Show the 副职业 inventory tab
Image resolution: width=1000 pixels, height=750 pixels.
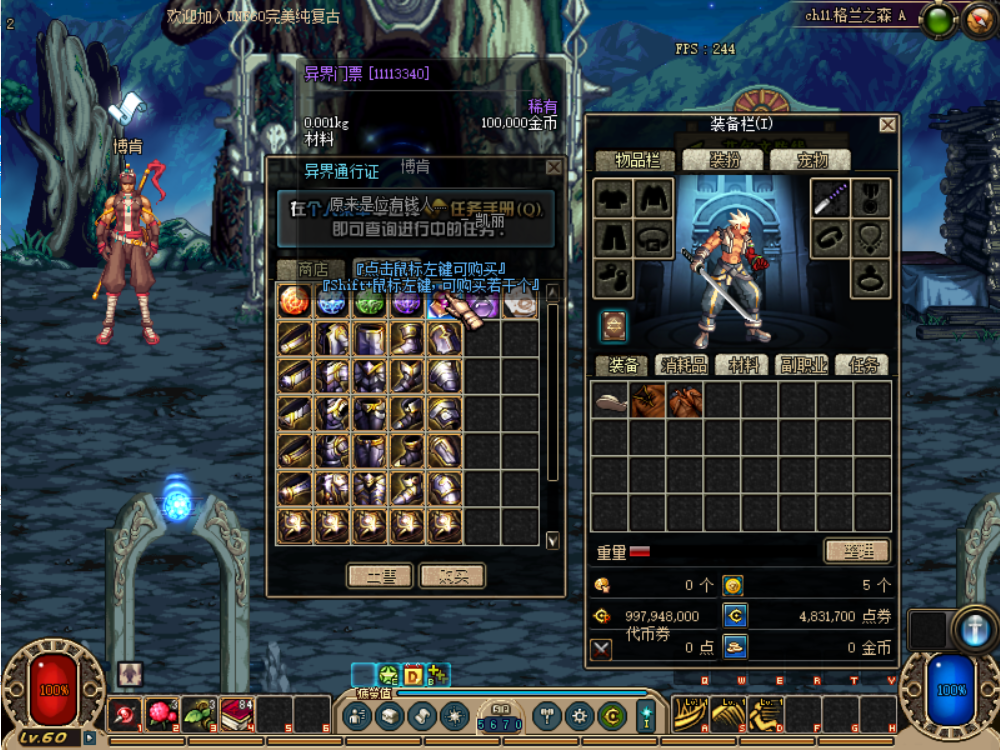coord(803,365)
